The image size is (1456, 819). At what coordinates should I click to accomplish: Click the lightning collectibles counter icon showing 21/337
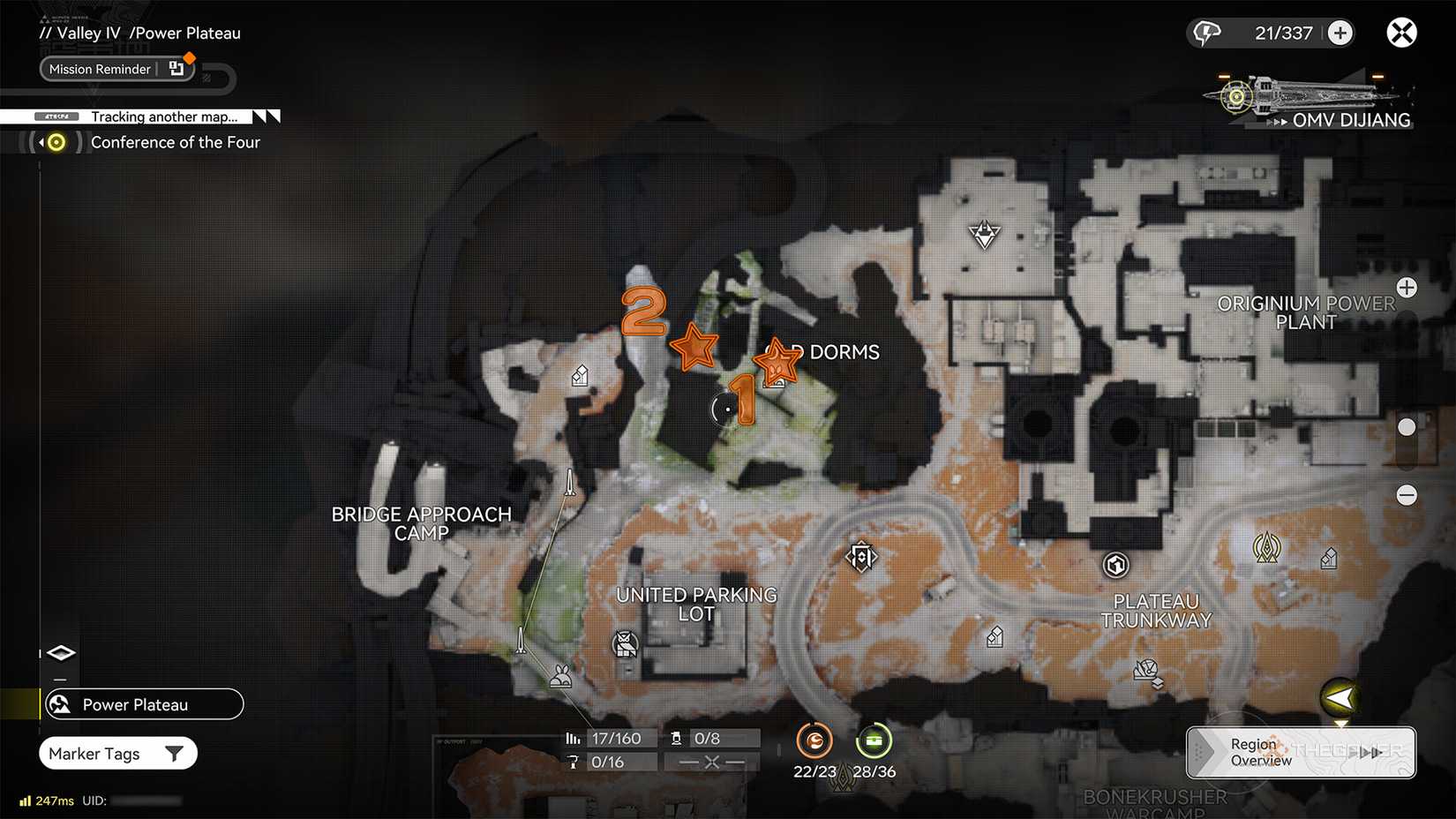click(1207, 32)
